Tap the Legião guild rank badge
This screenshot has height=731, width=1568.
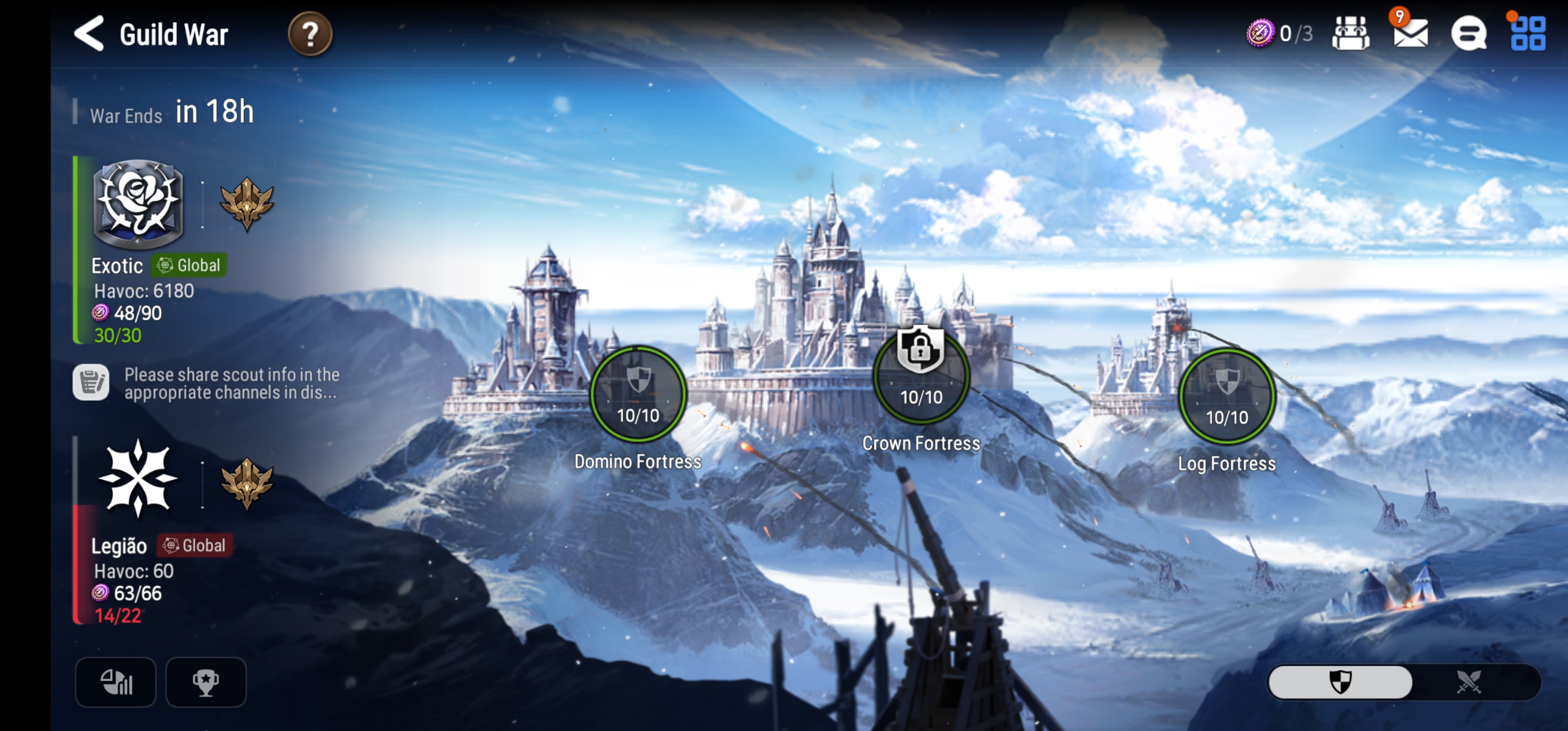pyautogui.click(x=246, y=483)
